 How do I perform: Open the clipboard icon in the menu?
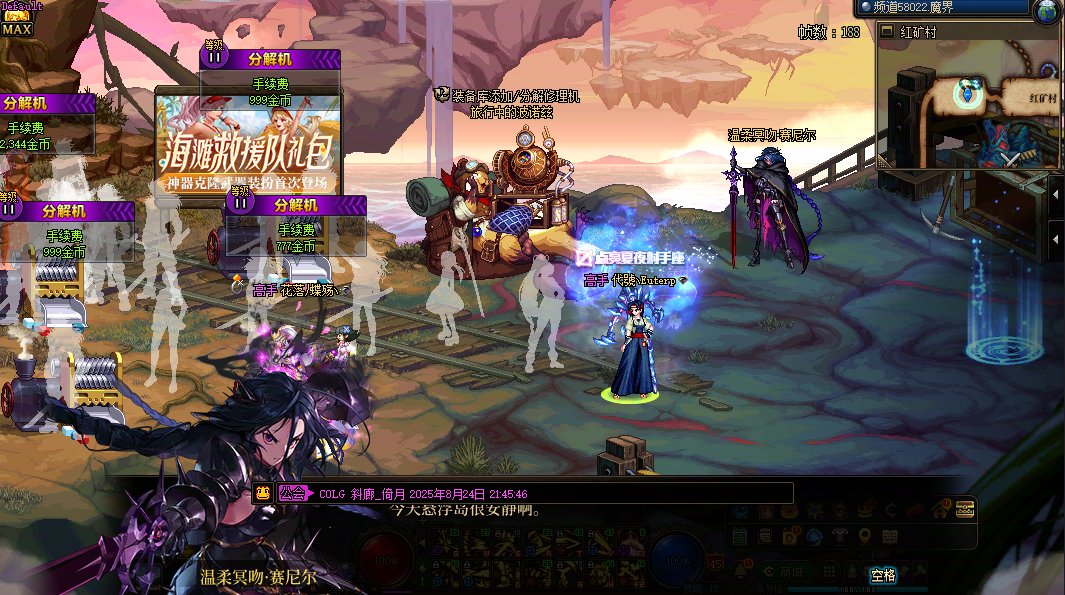pyautogui.click(x=765, y=537)
